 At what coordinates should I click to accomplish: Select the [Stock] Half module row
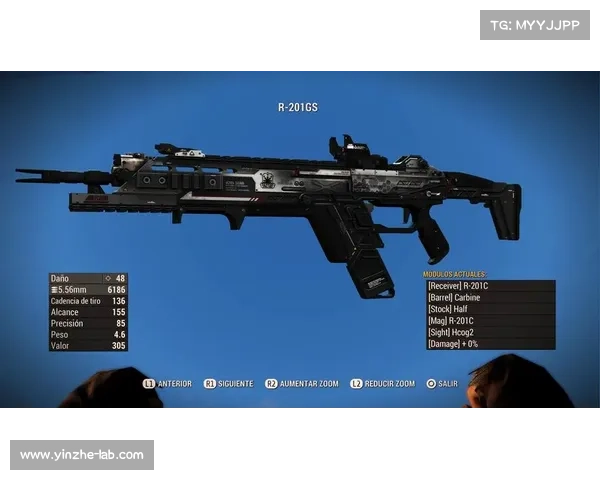tap(490, 309)
